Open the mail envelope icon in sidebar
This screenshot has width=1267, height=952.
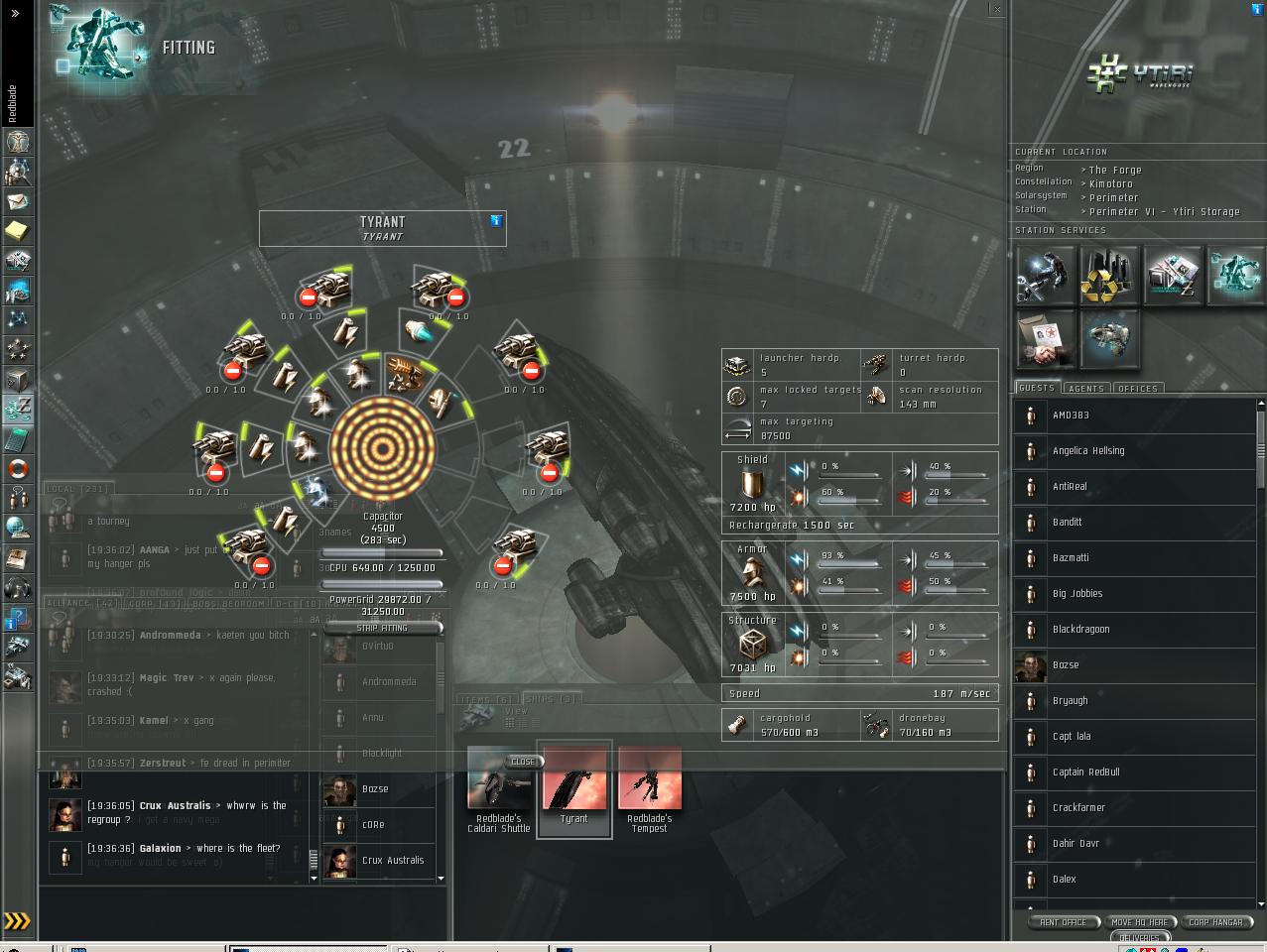tap(18, 201)
